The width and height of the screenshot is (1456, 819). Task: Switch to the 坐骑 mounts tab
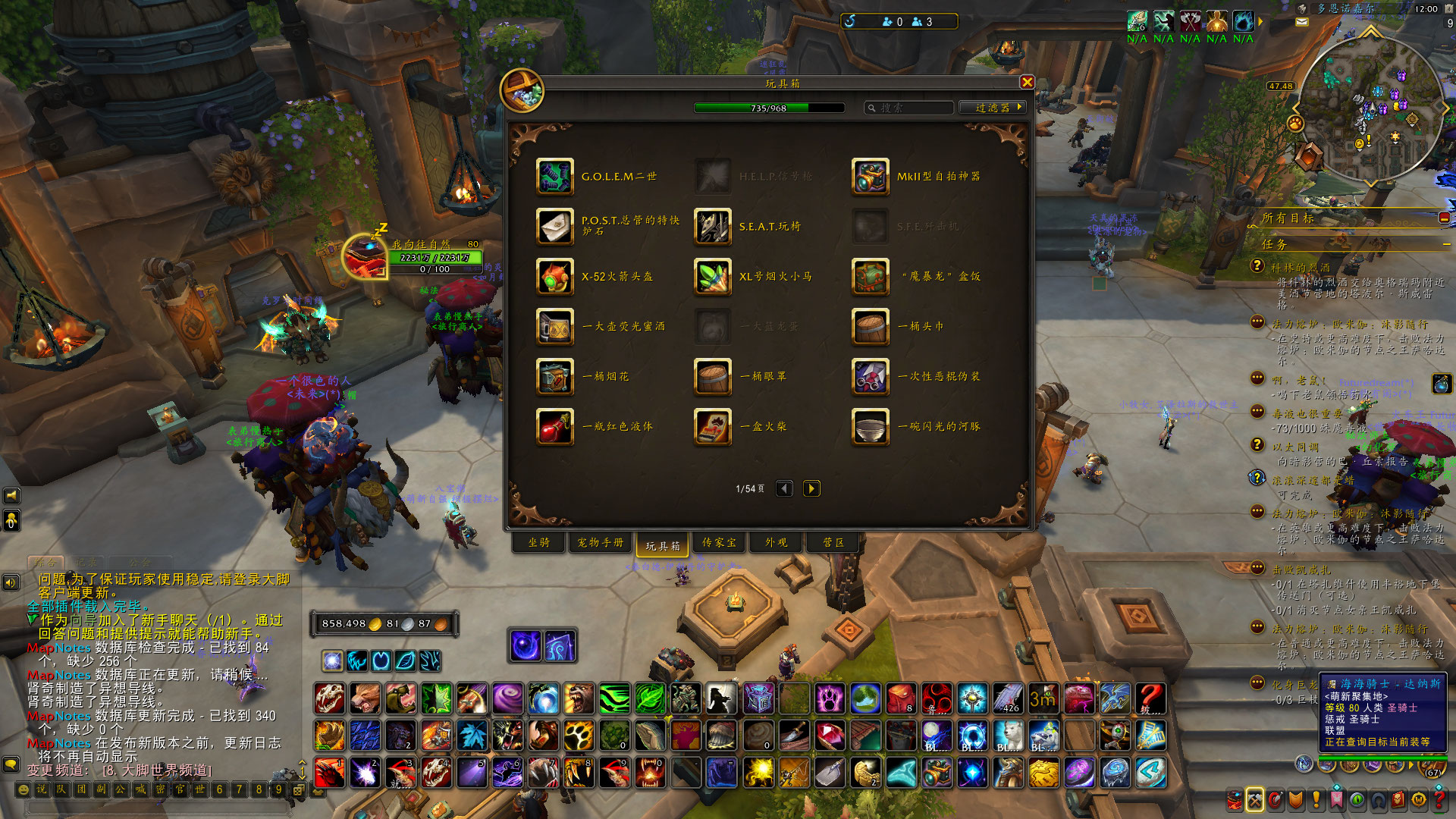point(539,542)
